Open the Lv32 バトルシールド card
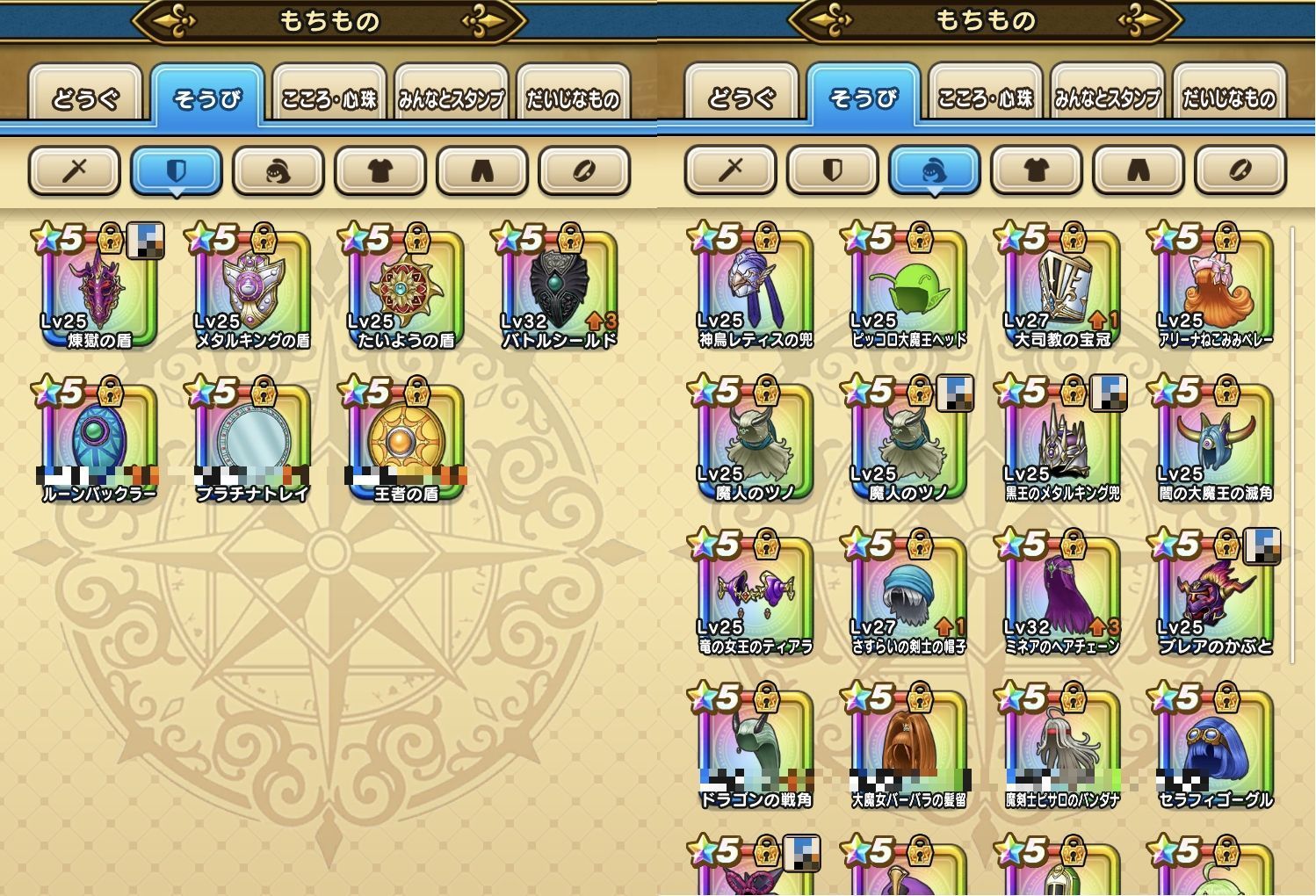This screenshot has height=896, width=1316. pyautogui.click(x=559, y=290)
